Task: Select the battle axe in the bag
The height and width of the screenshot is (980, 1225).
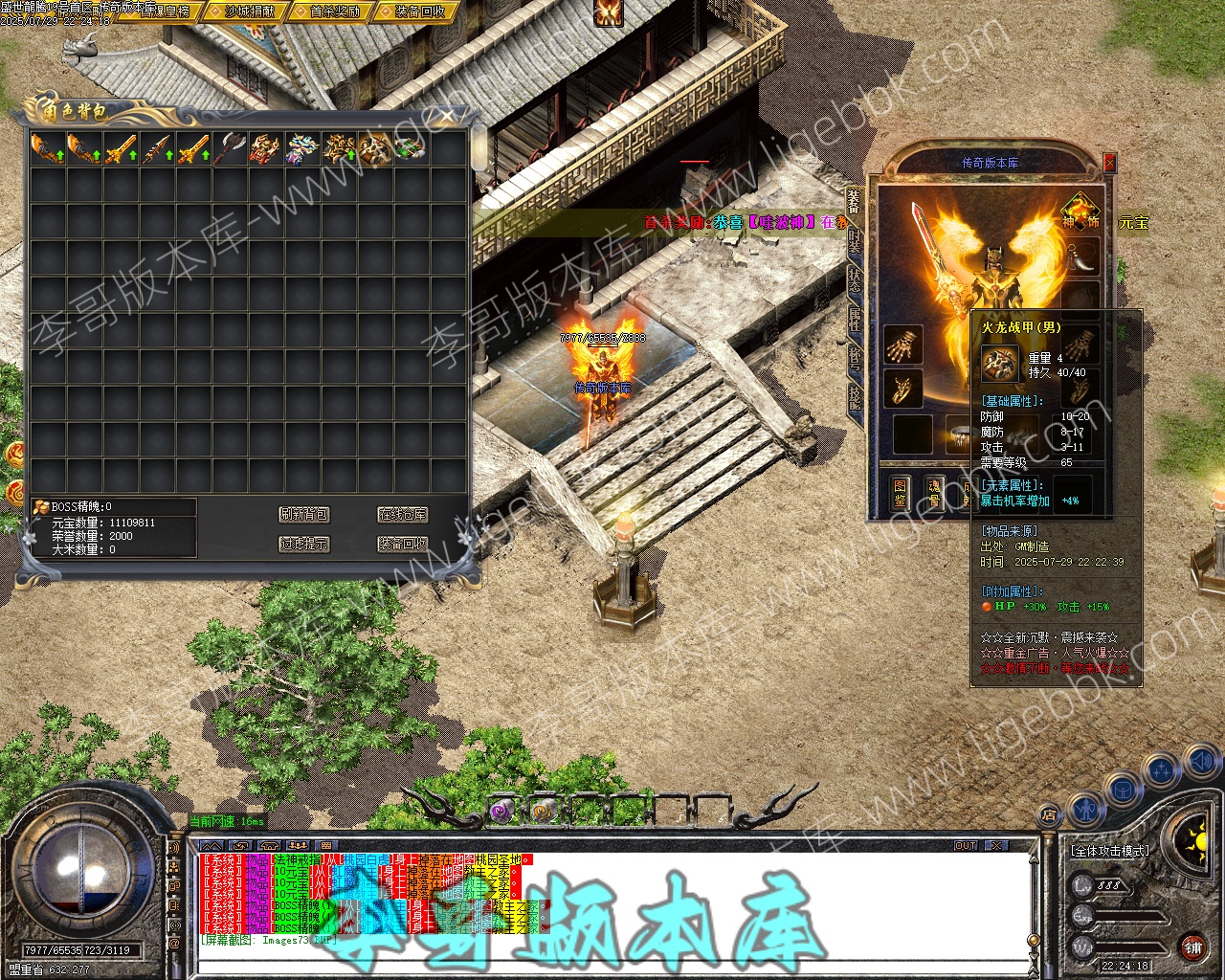Action: coord(229,148)
